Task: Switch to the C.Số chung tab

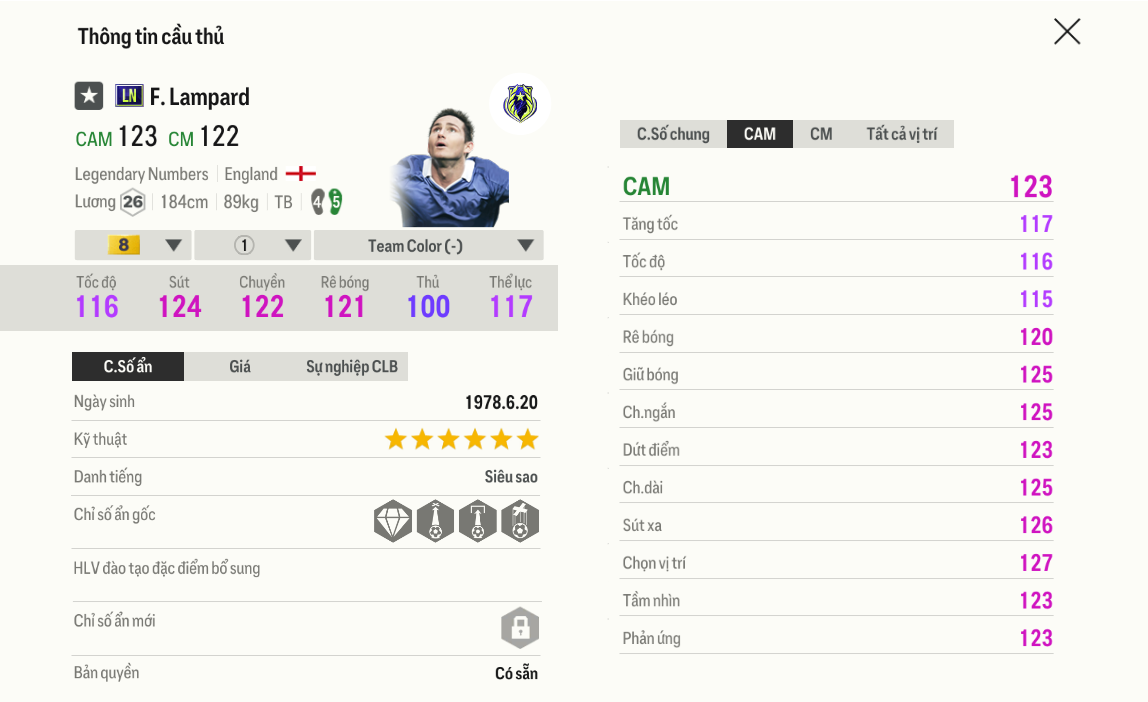Action: [x=673, y=134]
